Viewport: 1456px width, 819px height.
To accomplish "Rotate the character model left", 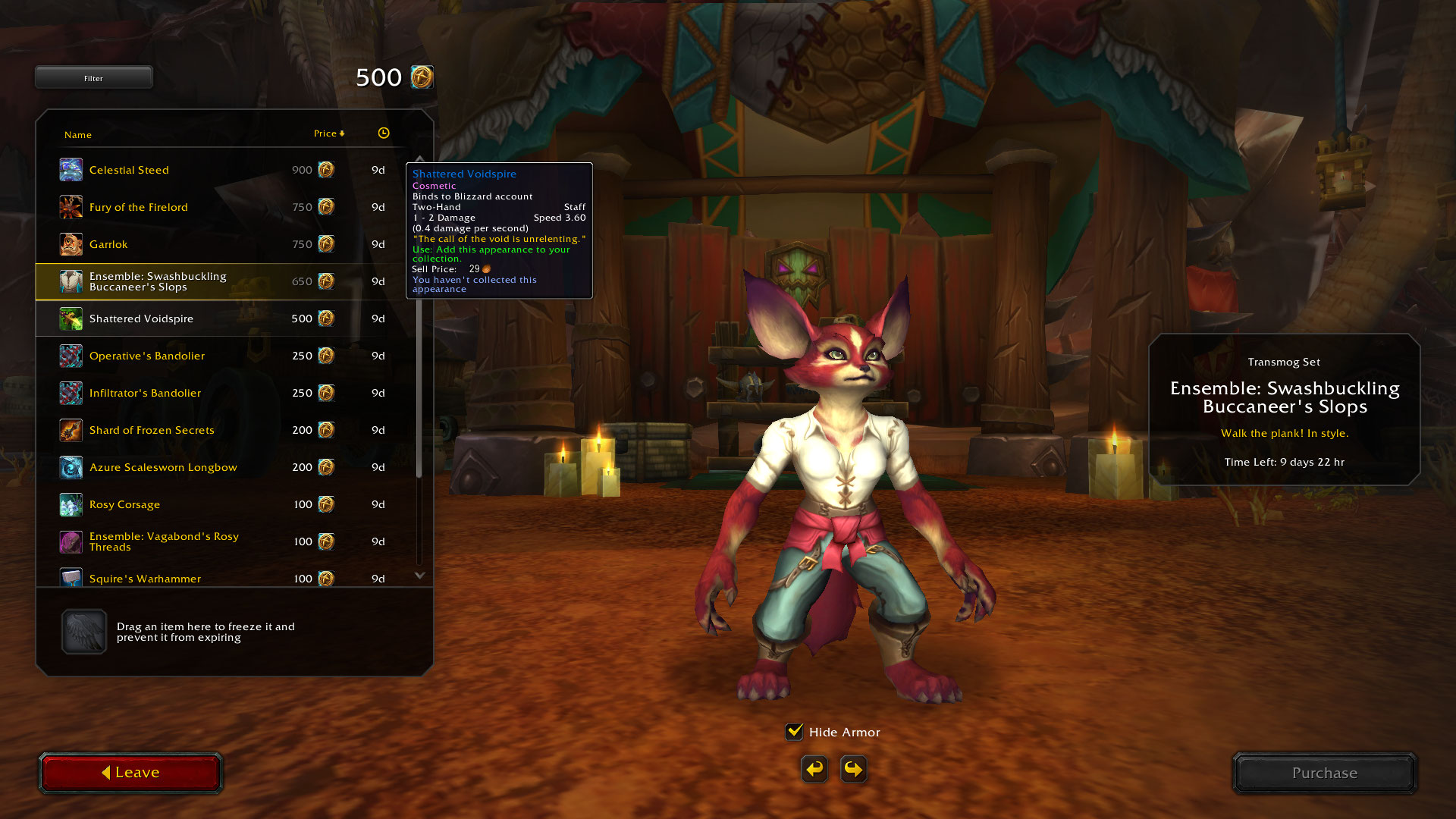I will point(814,769).
